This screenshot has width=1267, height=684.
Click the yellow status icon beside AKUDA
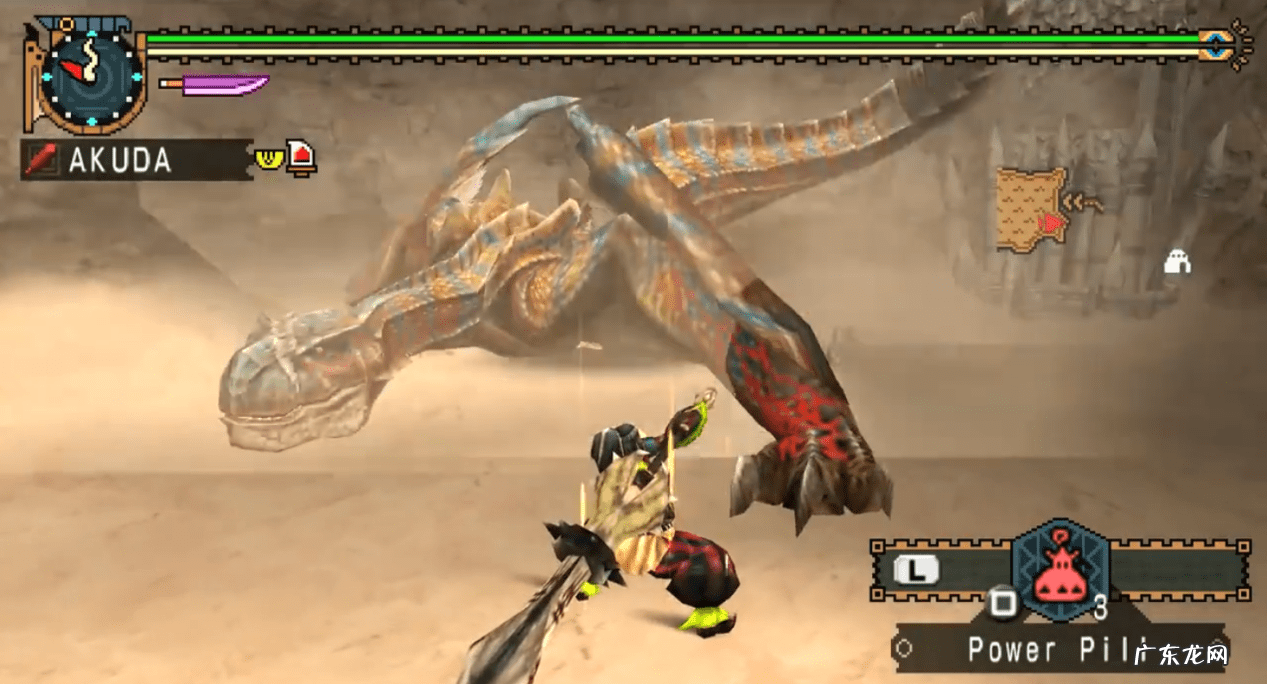(x=267, y=158)
